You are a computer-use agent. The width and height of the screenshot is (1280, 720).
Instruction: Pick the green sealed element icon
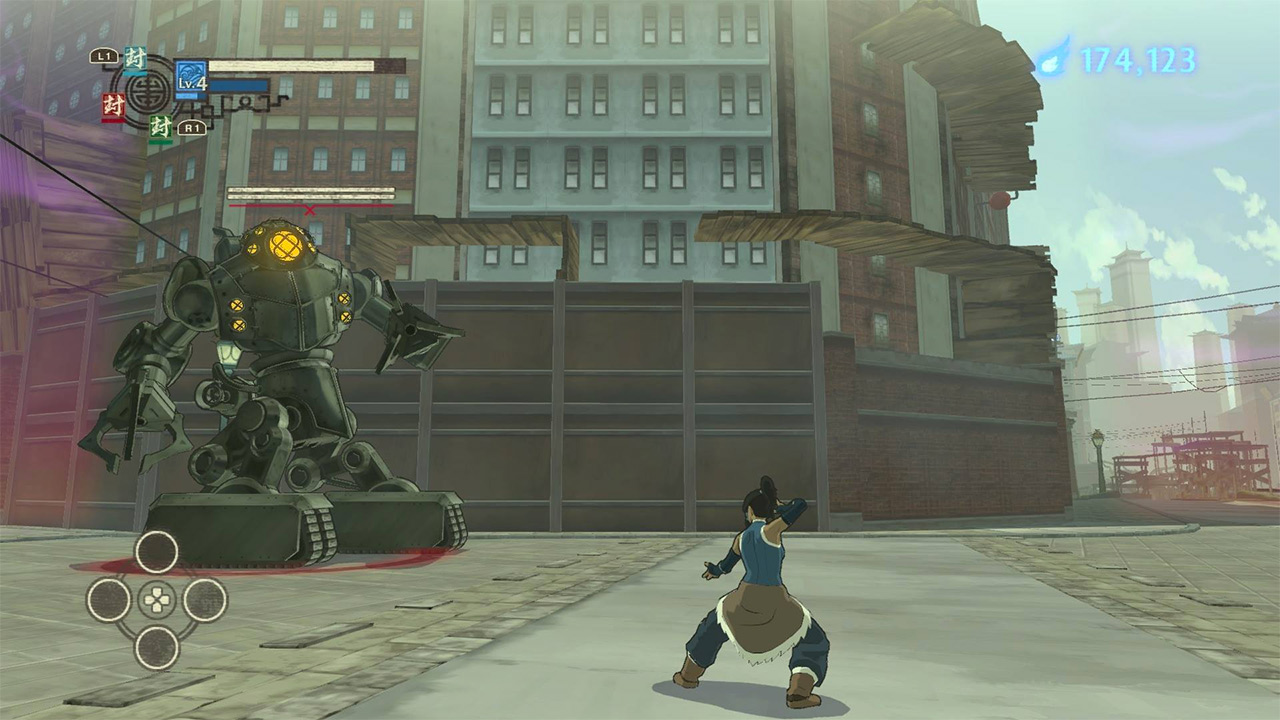[x=159, y=127]
